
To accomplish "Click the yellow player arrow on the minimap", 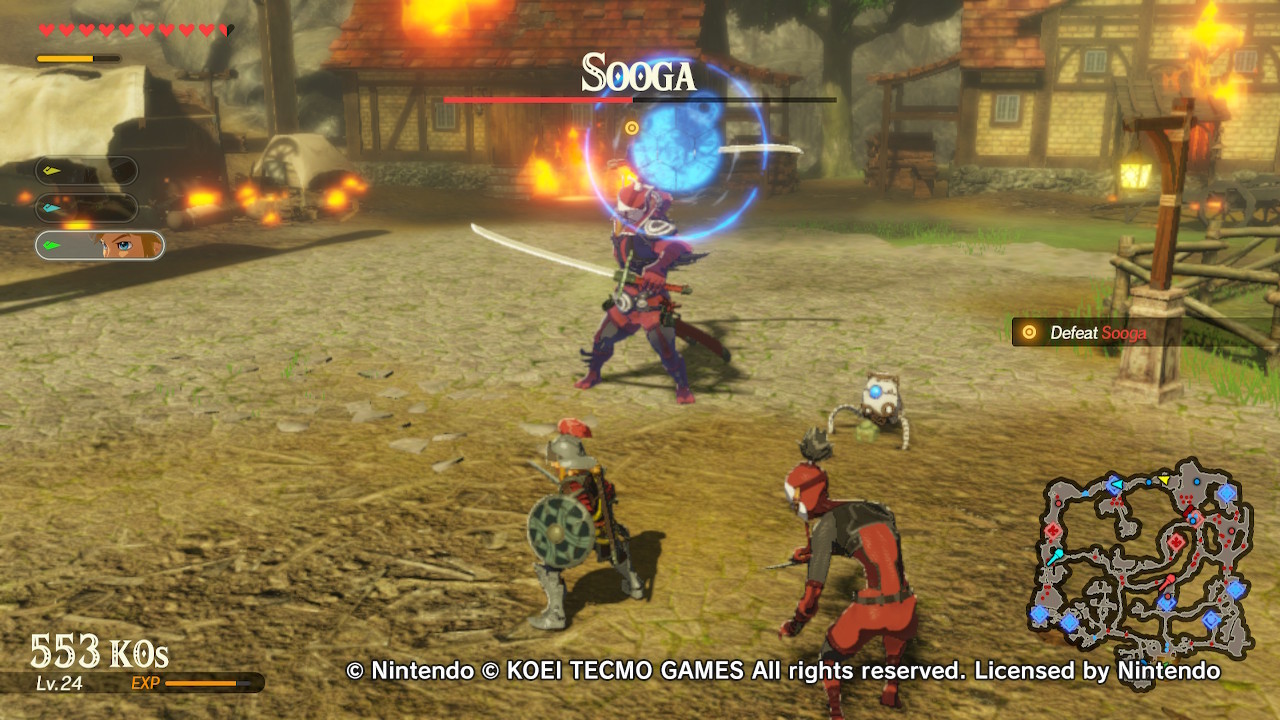I will tap(1165, 479).
